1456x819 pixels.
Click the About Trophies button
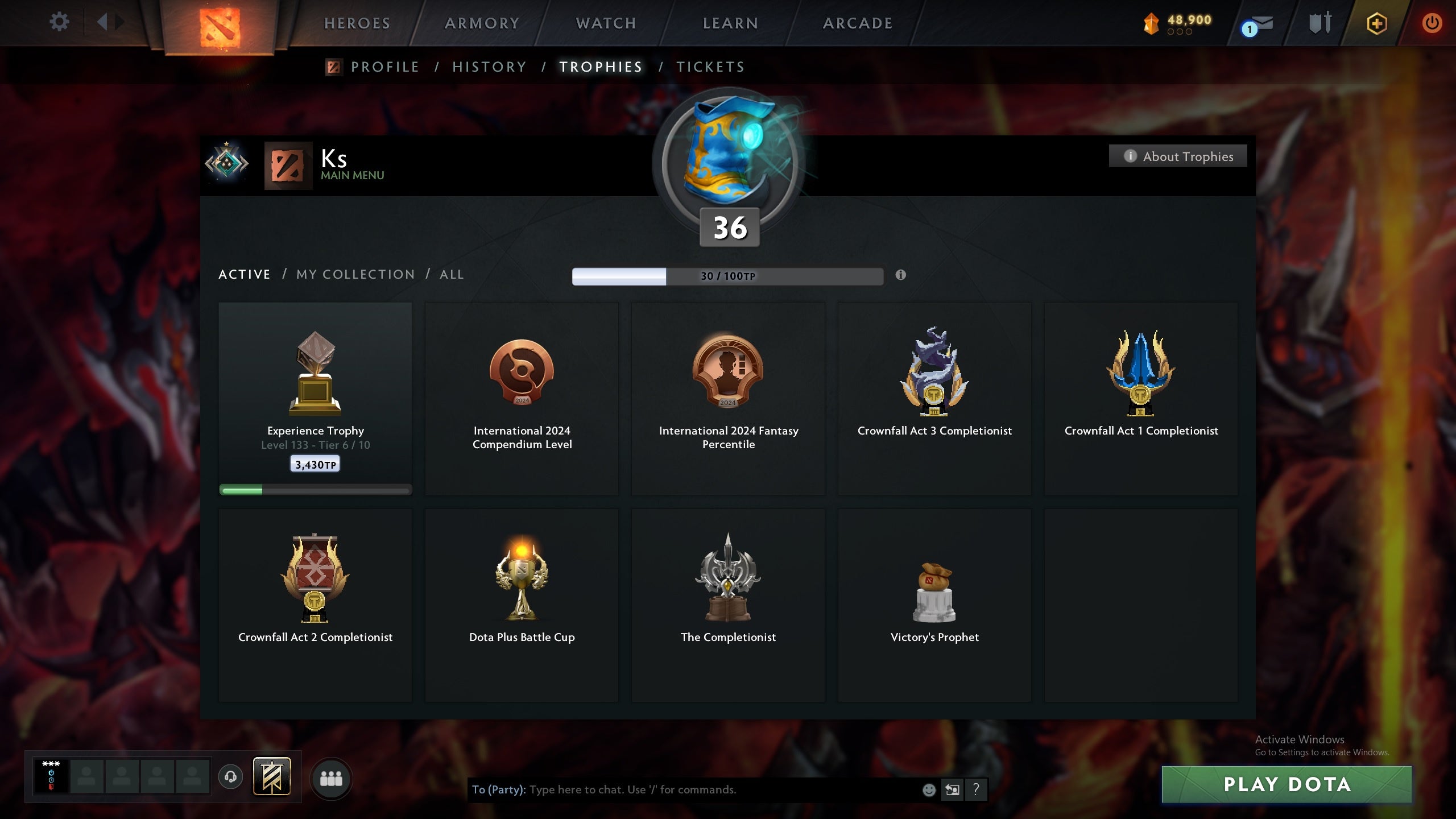coord(1178,156)
